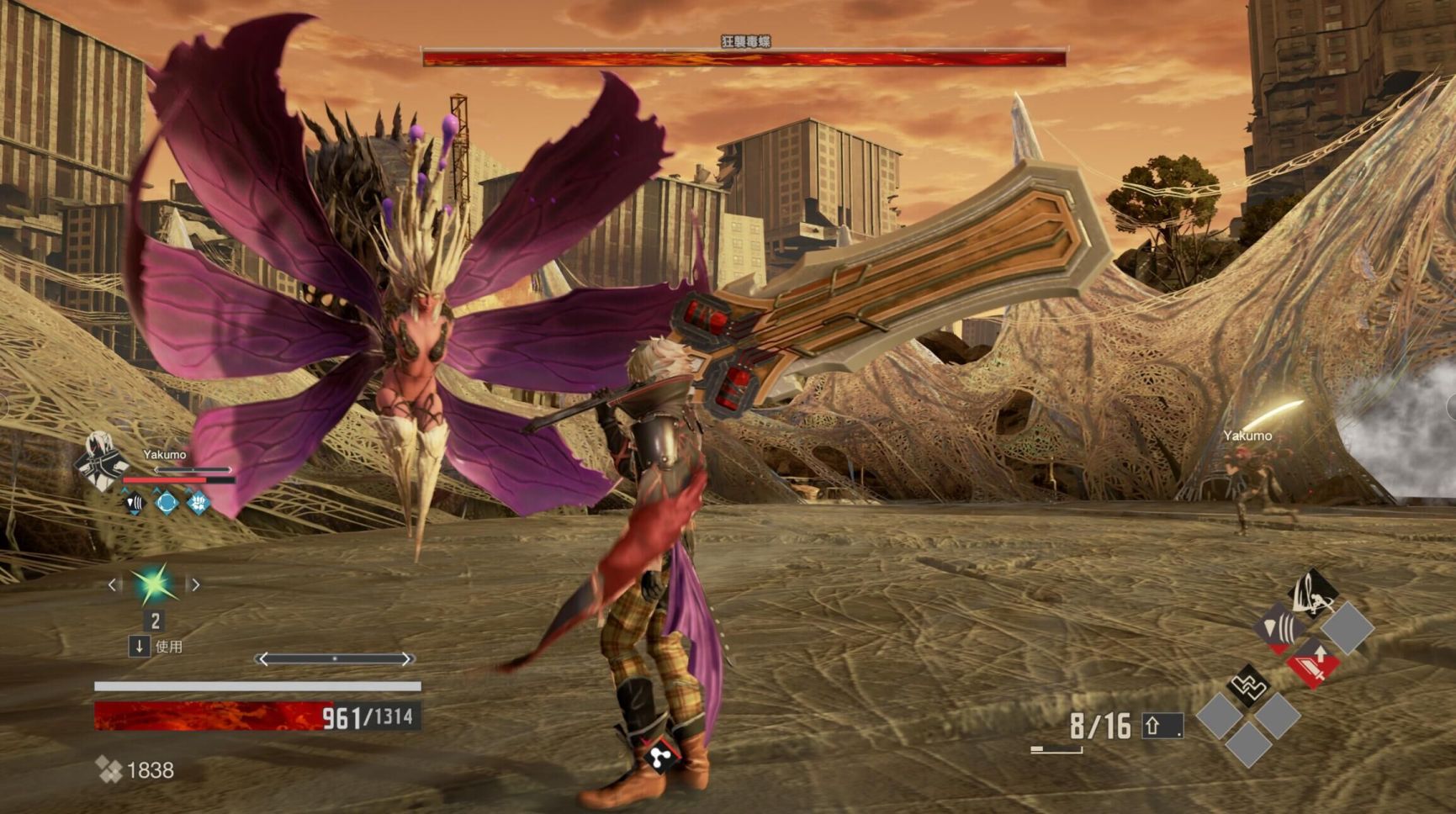Use the green star quick item
The image size is (1456, 814).
point(154,585)
